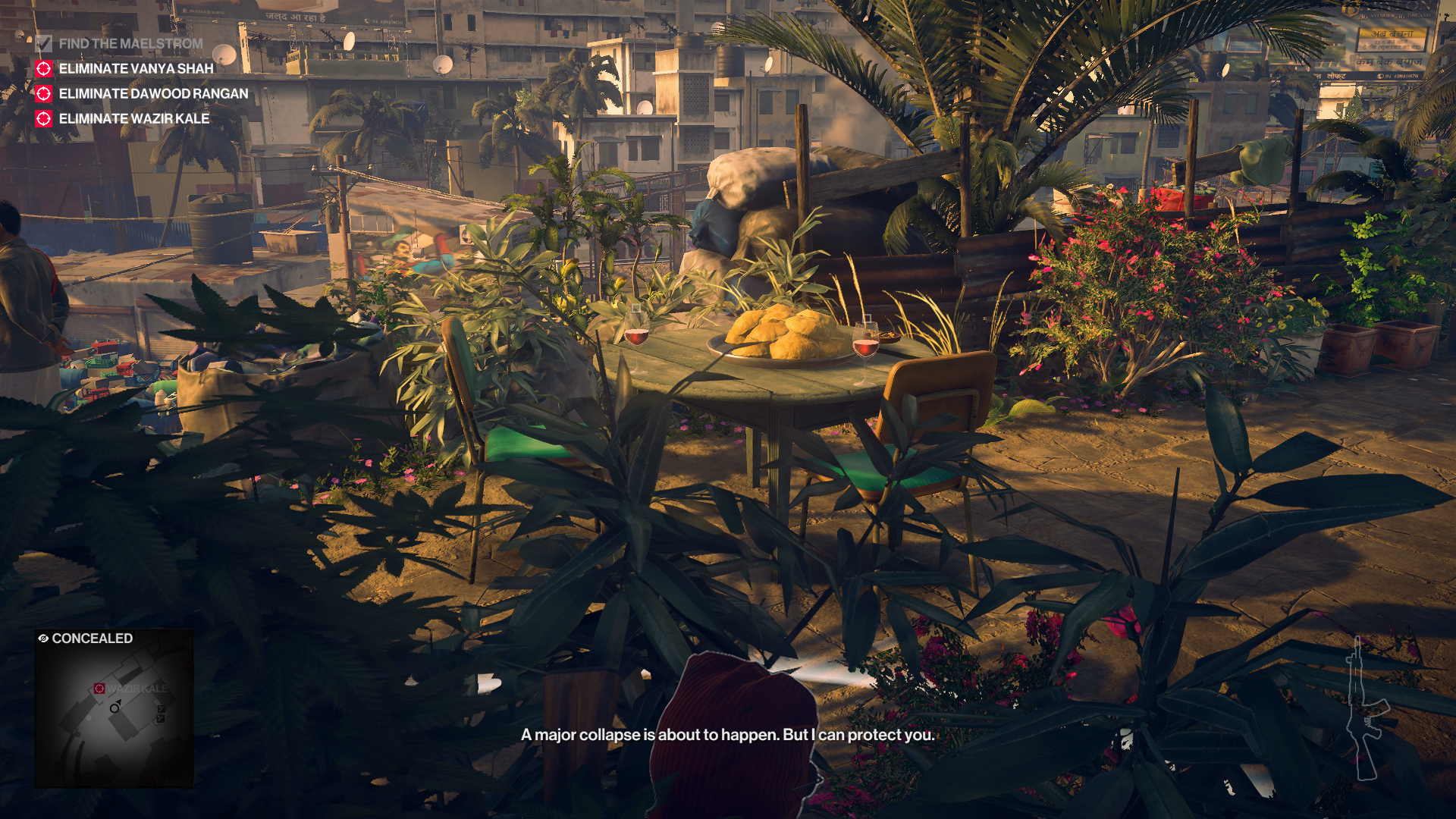Viewport: 1456px width, 819px height.
Task: Click the Eliminate Wazir Kale red target icon
Action: click(x=43, y=119)
